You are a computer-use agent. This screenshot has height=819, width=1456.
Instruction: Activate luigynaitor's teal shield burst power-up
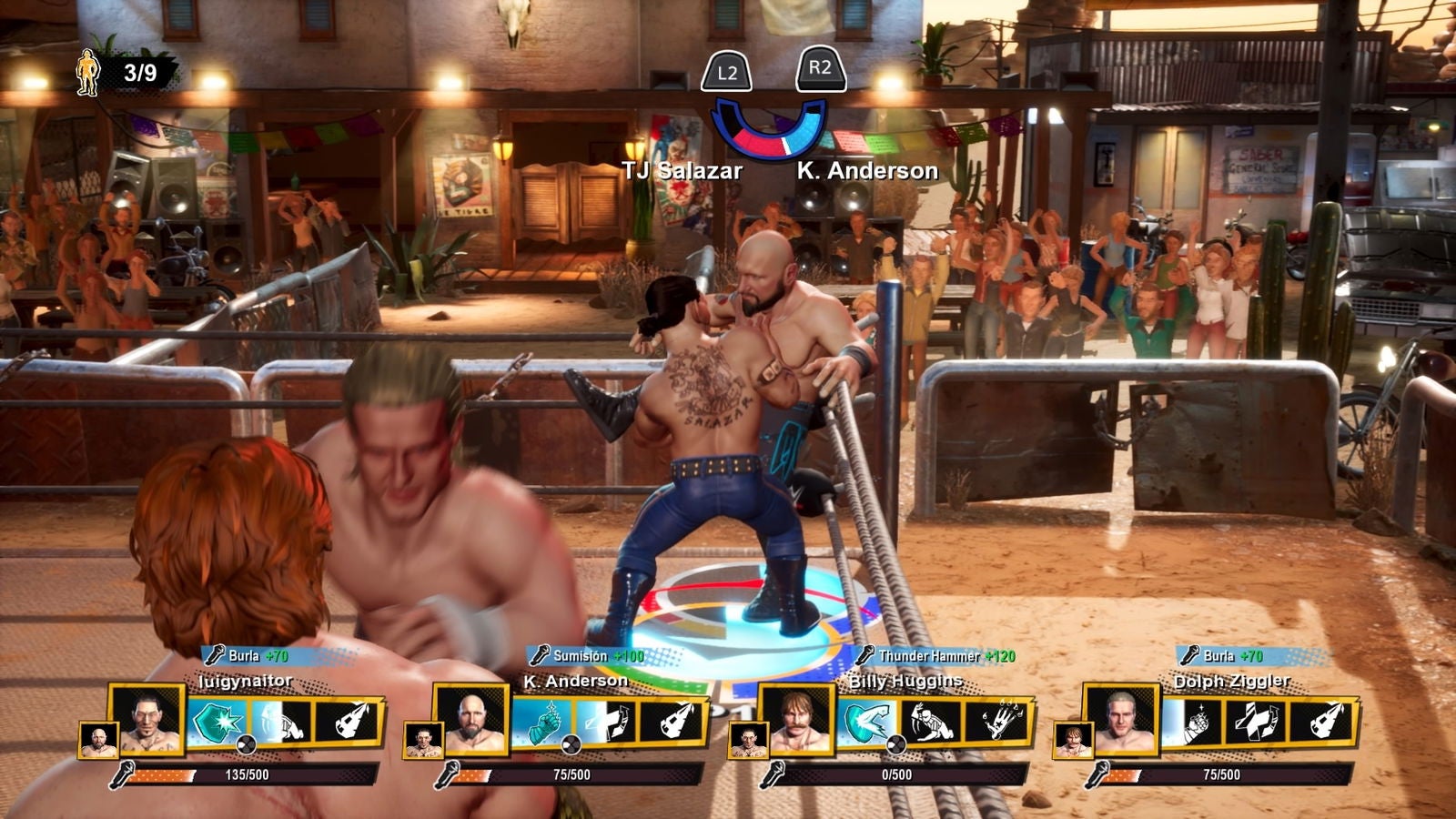217,723
